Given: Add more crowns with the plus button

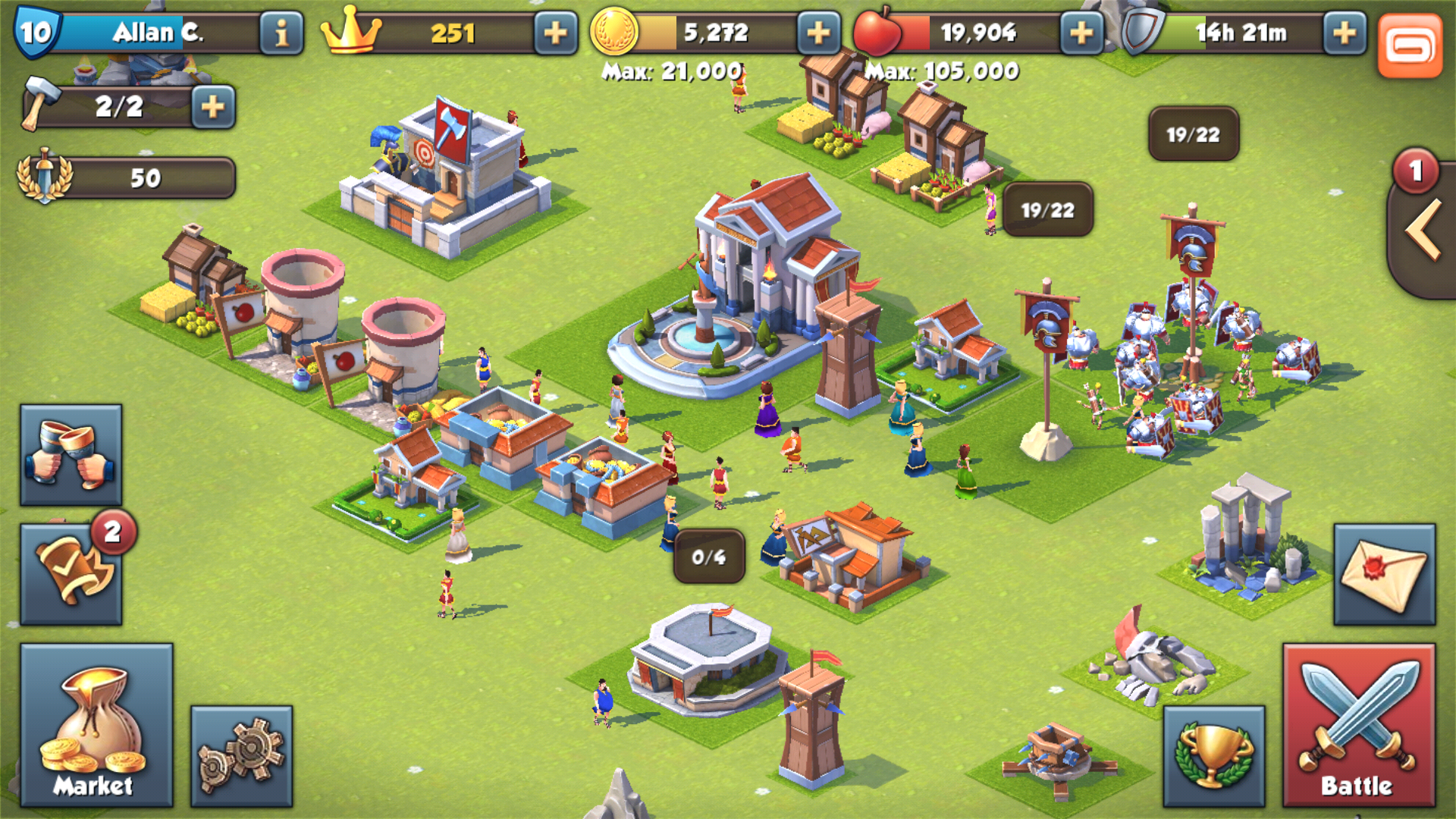Looking at the screenshot, I should (556, 32).
